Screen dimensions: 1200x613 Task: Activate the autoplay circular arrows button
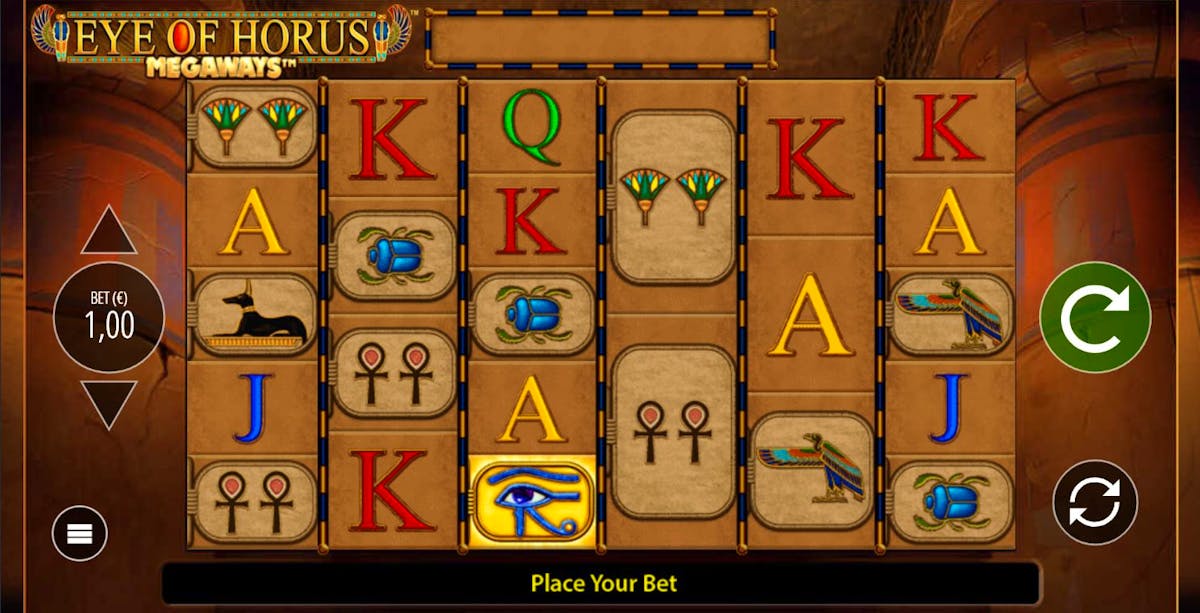1095,502
